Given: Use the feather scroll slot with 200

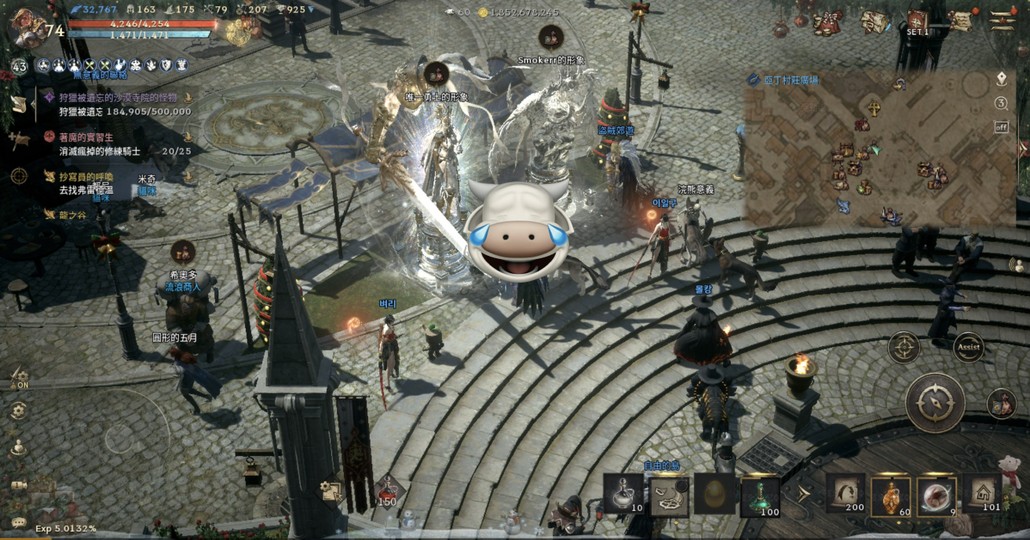Looking at the screenshot, I should (845, 494).
